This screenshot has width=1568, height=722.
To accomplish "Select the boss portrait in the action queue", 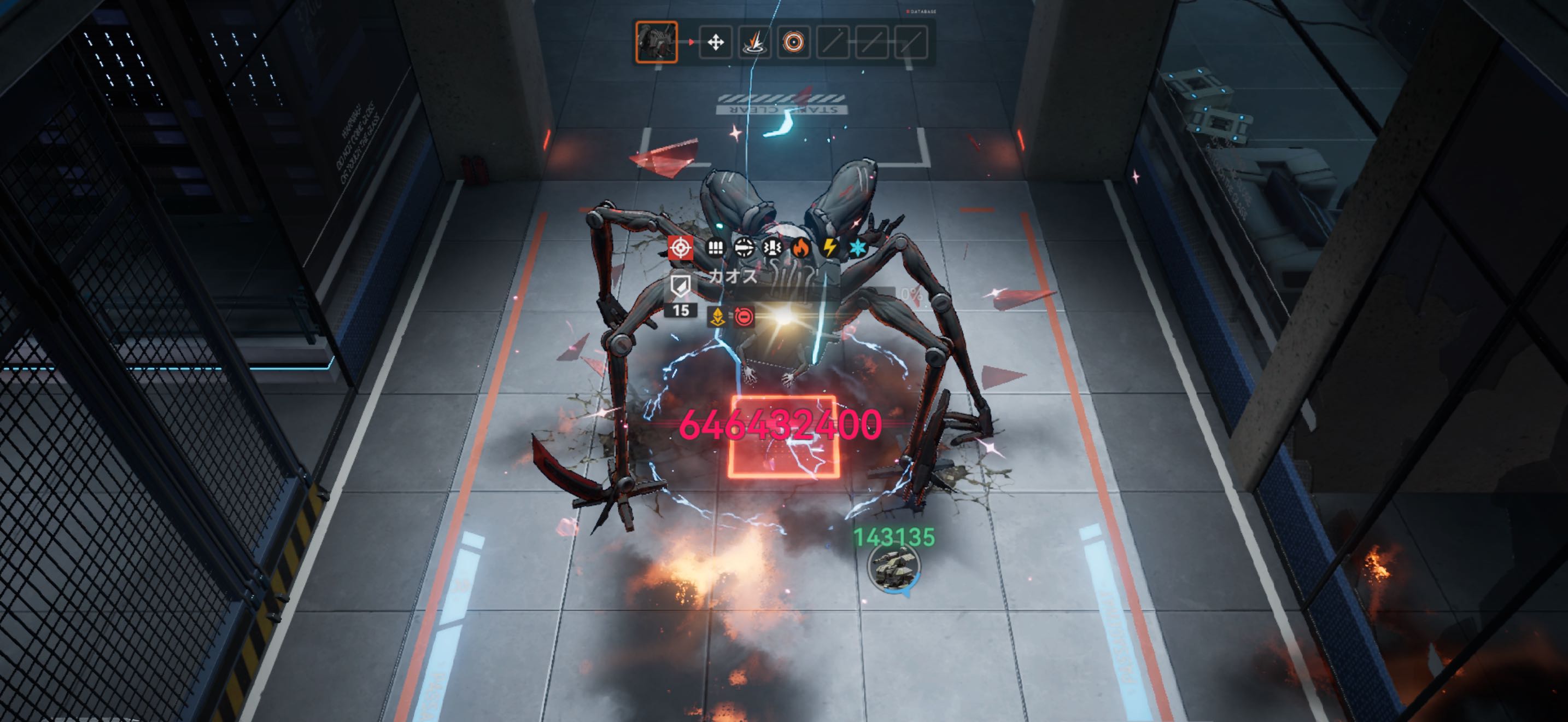I will click(x=656, y=42).
